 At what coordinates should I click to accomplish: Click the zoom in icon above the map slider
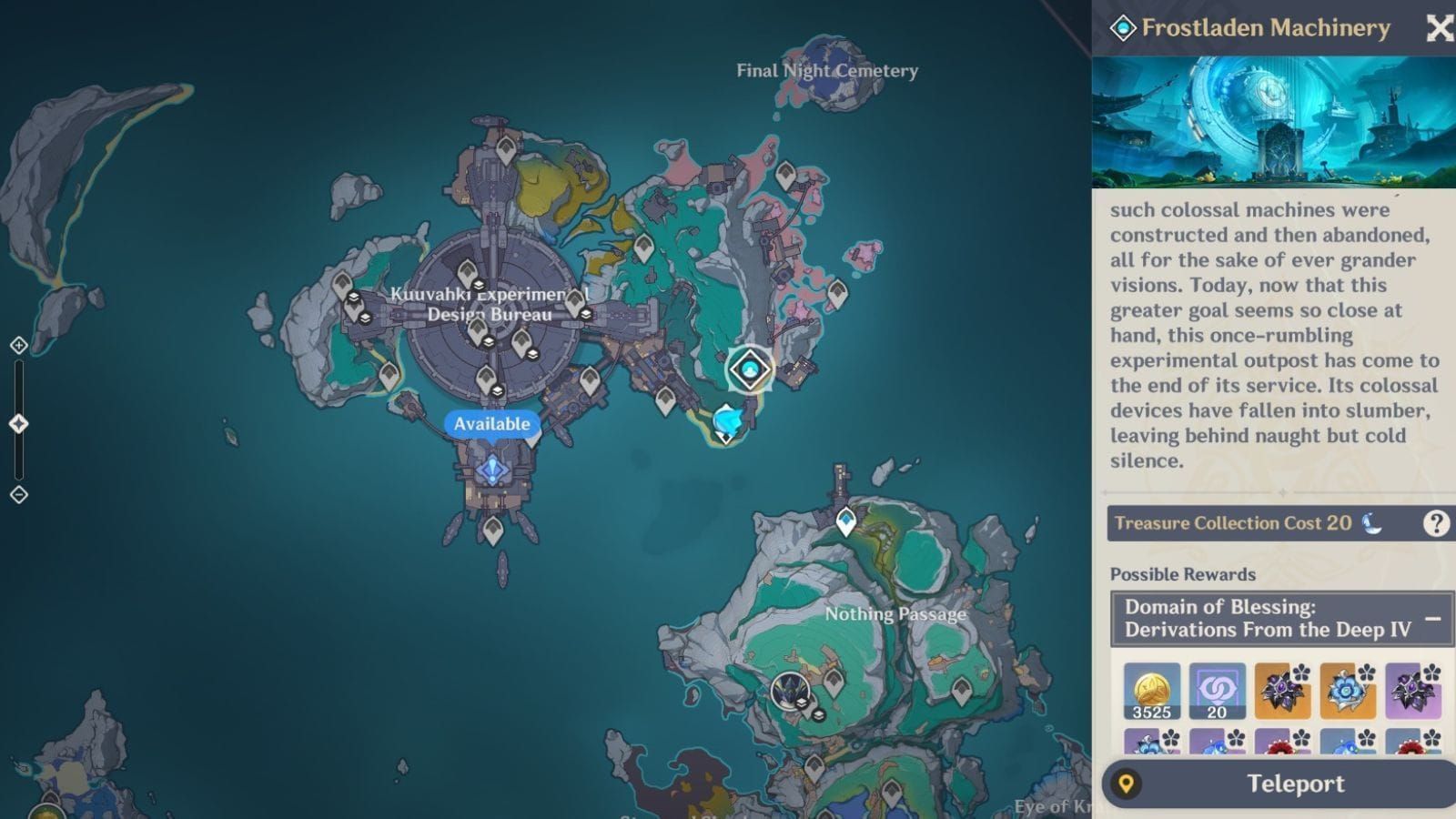[x=16, y=346]
